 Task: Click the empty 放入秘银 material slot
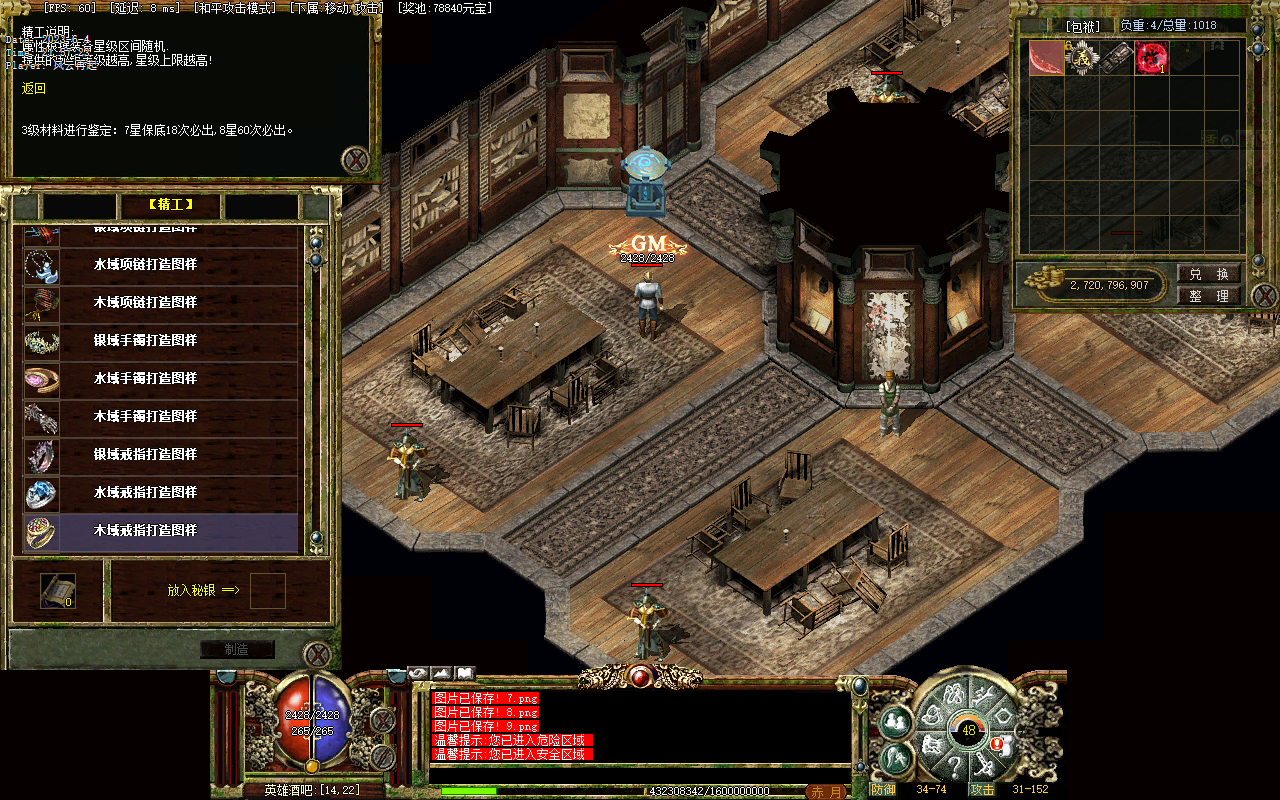(267, 591)
